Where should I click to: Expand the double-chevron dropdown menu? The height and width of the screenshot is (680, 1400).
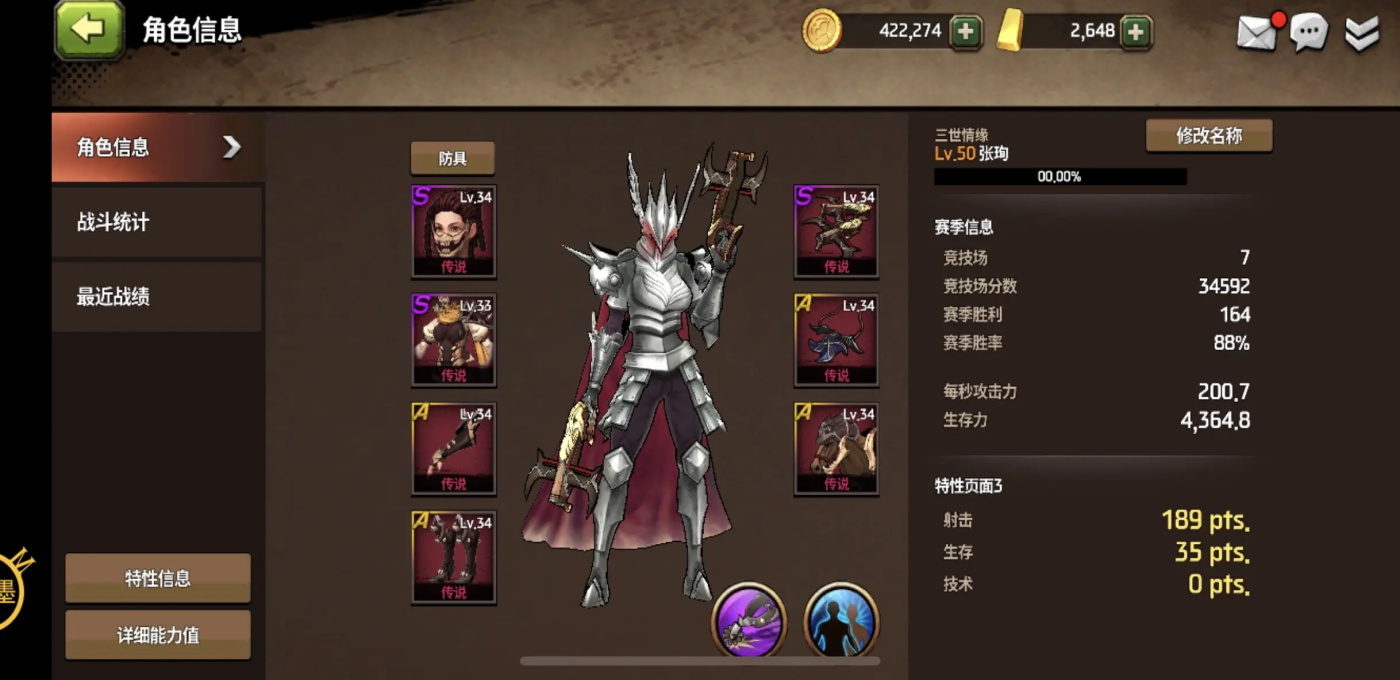[x=1361, y=33]
